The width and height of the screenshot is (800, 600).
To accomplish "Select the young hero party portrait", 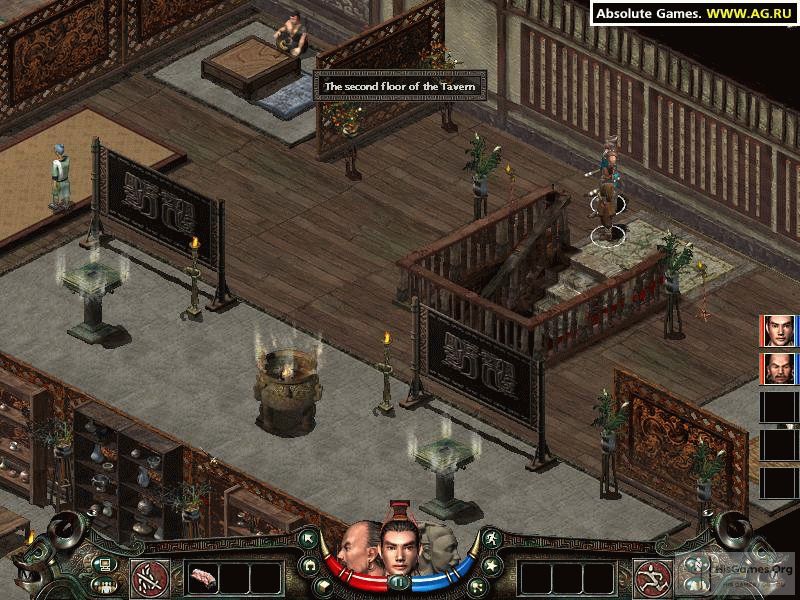I will pos(778,331).
